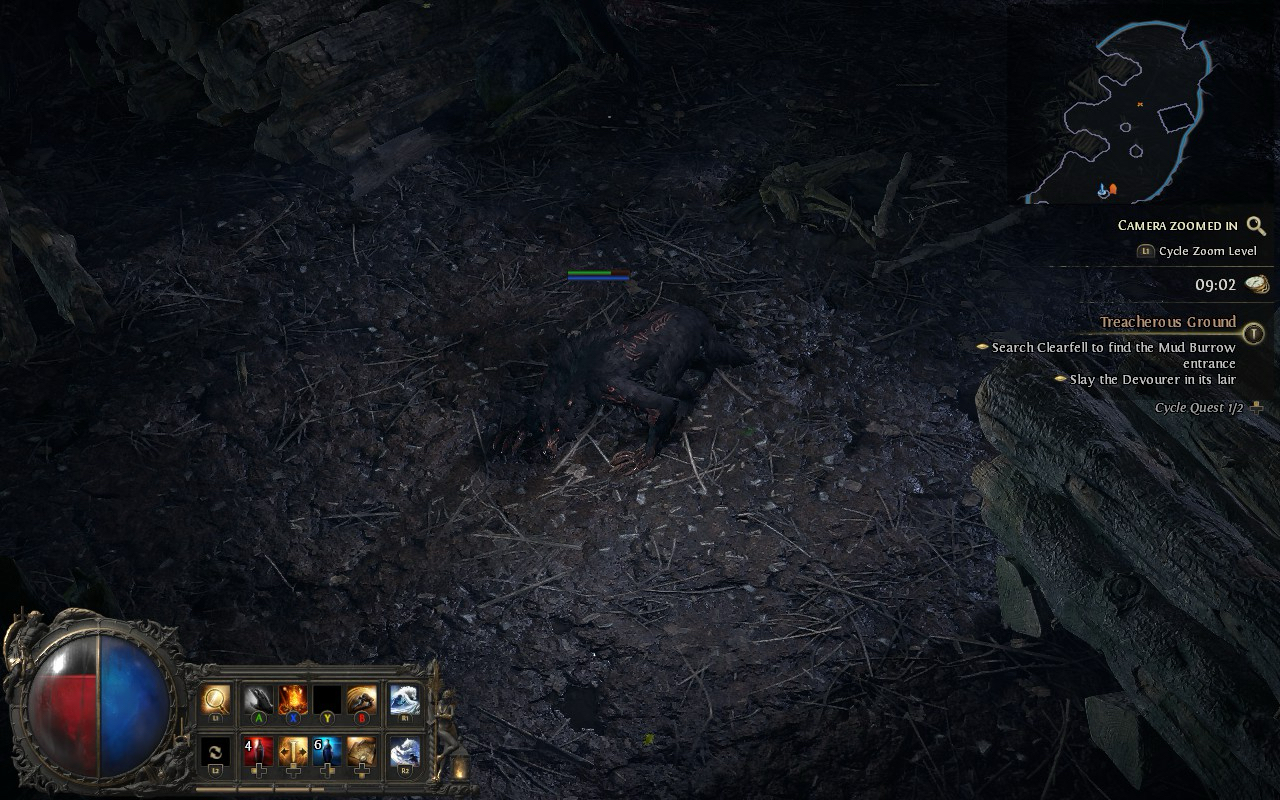Trigger the upper wave horse skill
1280x800 pixels.
pyautogui.click(x=405, y=699)
